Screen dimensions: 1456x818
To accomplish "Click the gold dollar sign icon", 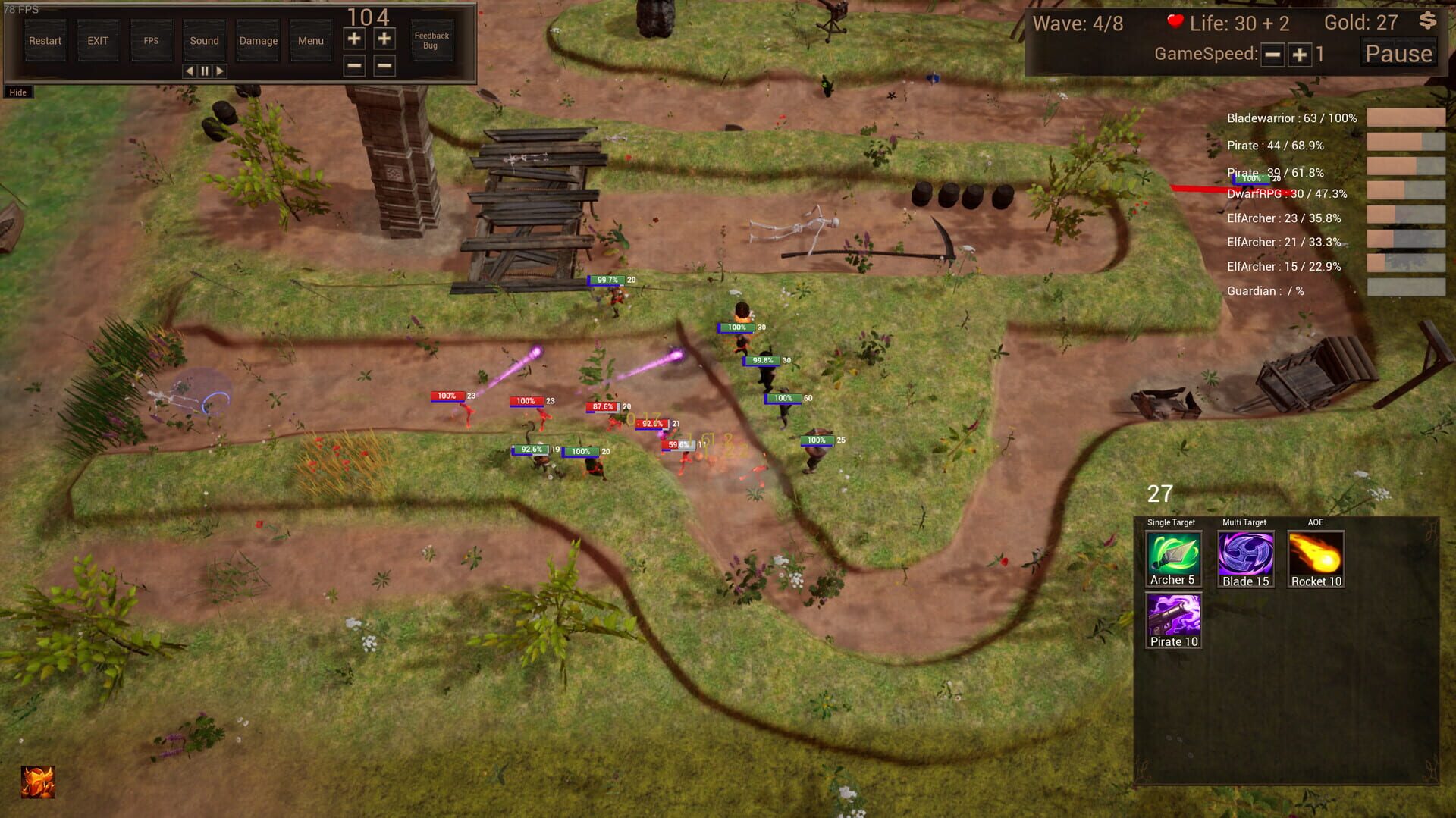I will (1426, 23).
